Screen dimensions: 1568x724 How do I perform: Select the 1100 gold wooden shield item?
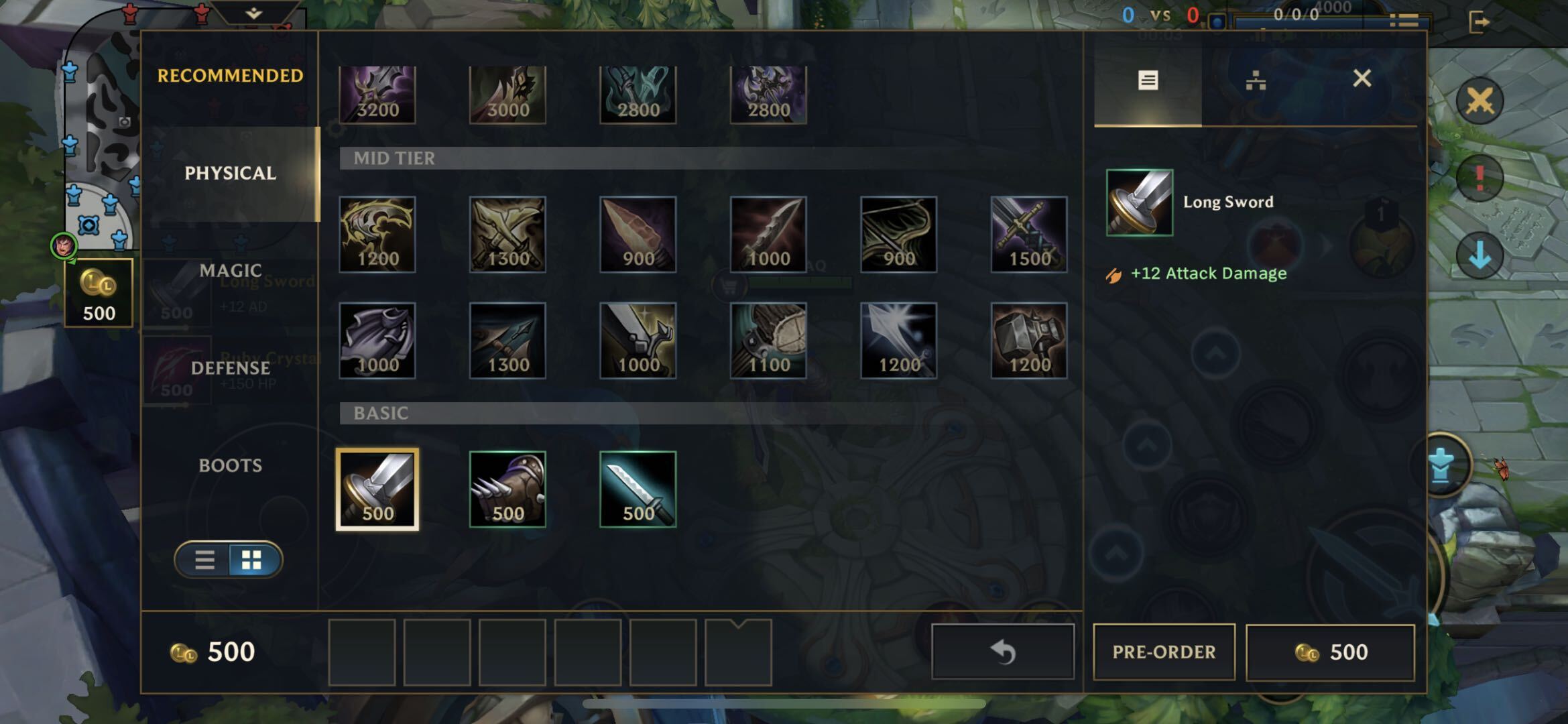[768, 341]
